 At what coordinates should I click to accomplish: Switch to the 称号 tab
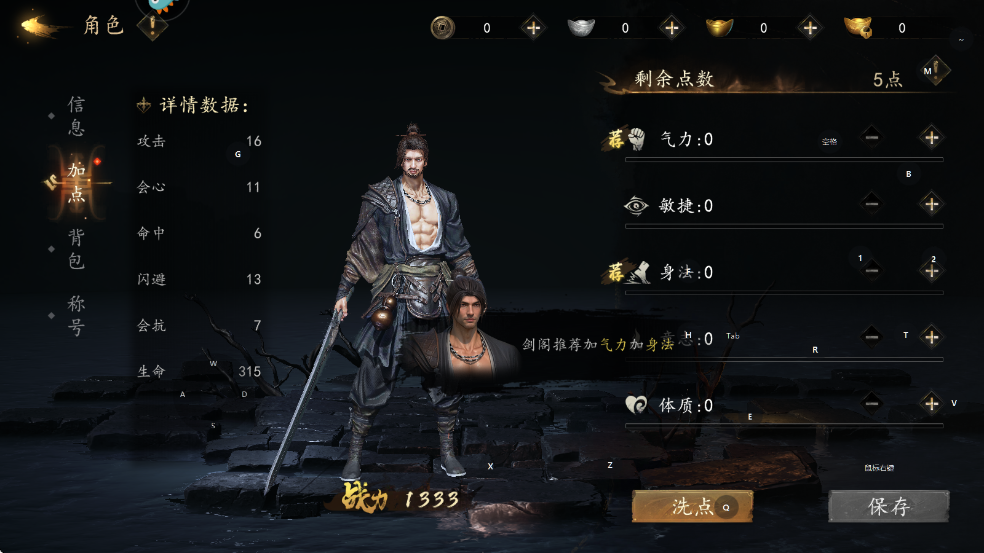tap(76, 315)
